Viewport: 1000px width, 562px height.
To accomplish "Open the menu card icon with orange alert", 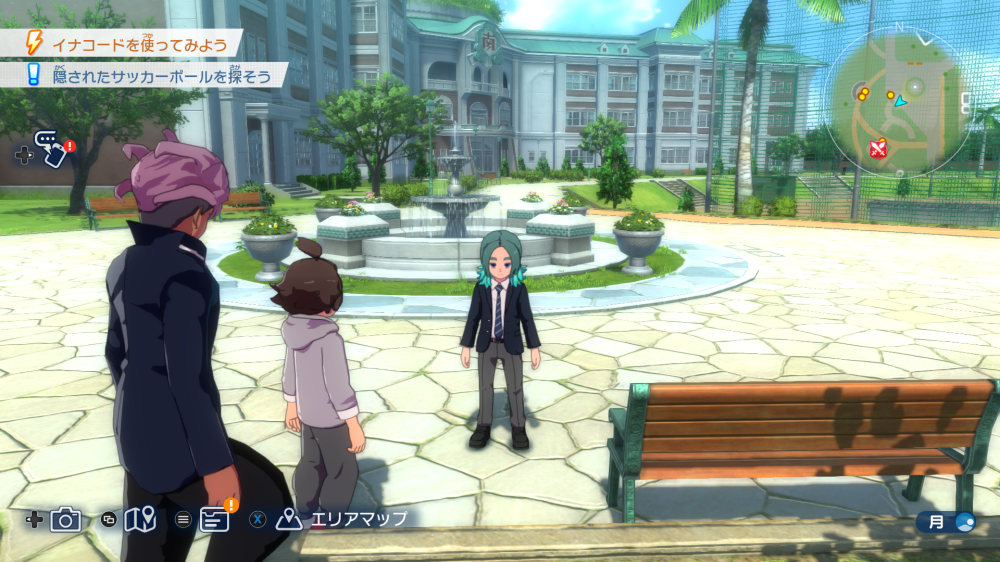I will [x=214, y=518].
